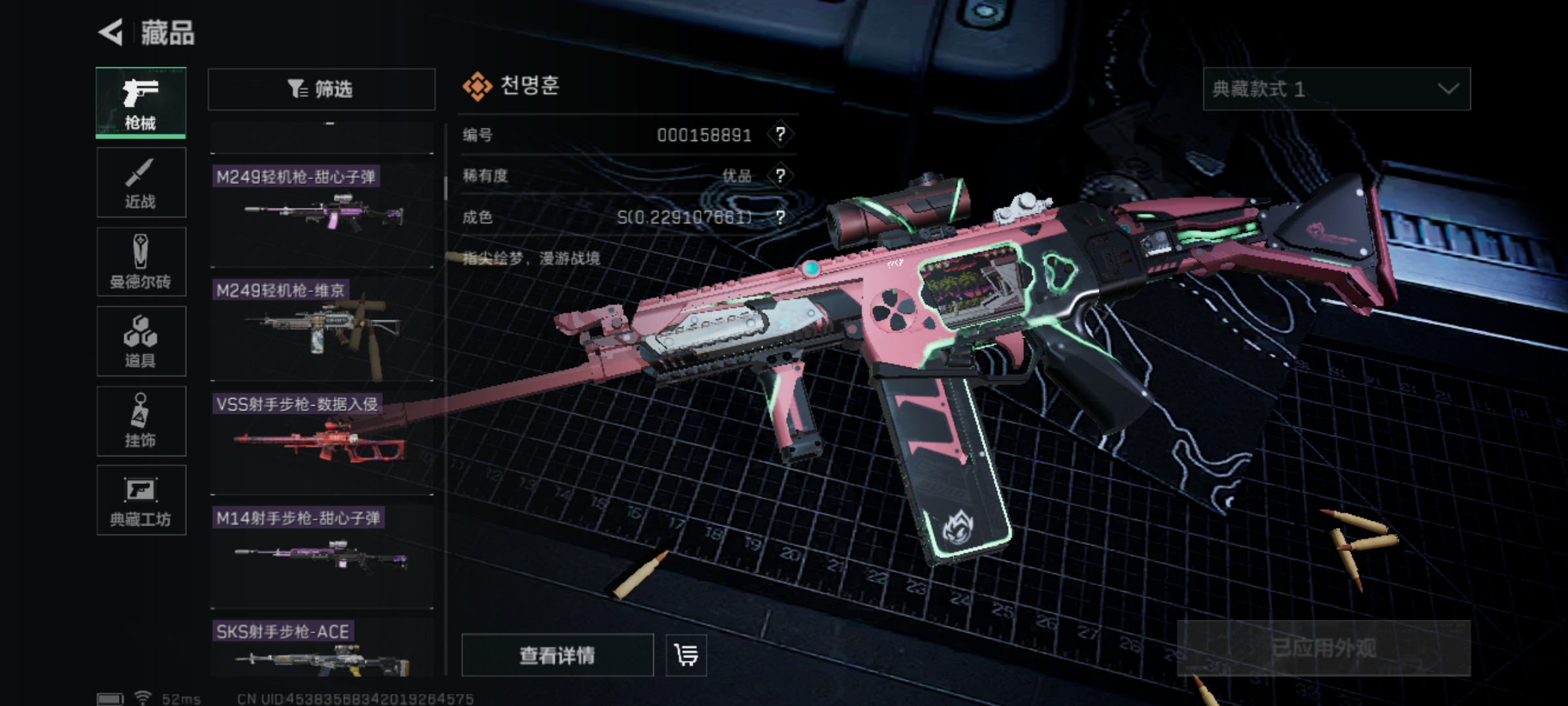Show help for 成色 wear value
The image size is (1568, 706).
point(780,217)
